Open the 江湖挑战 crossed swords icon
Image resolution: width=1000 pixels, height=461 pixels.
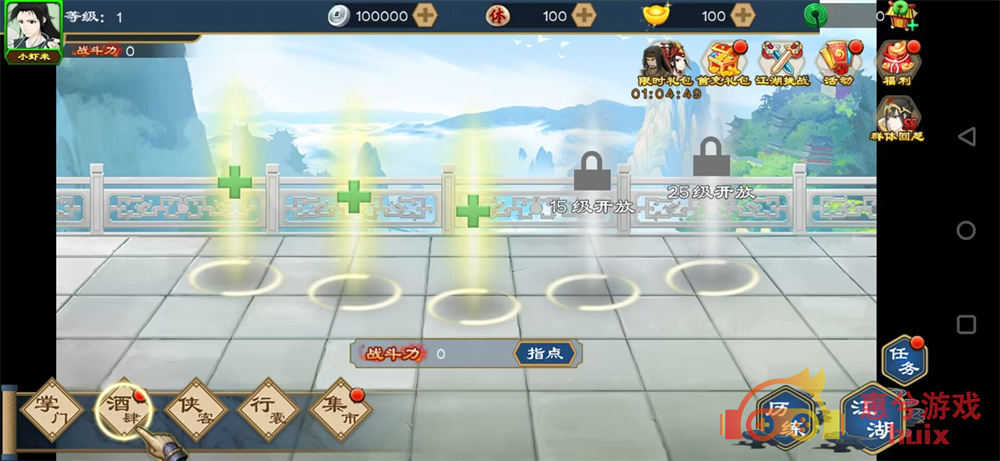783,65
